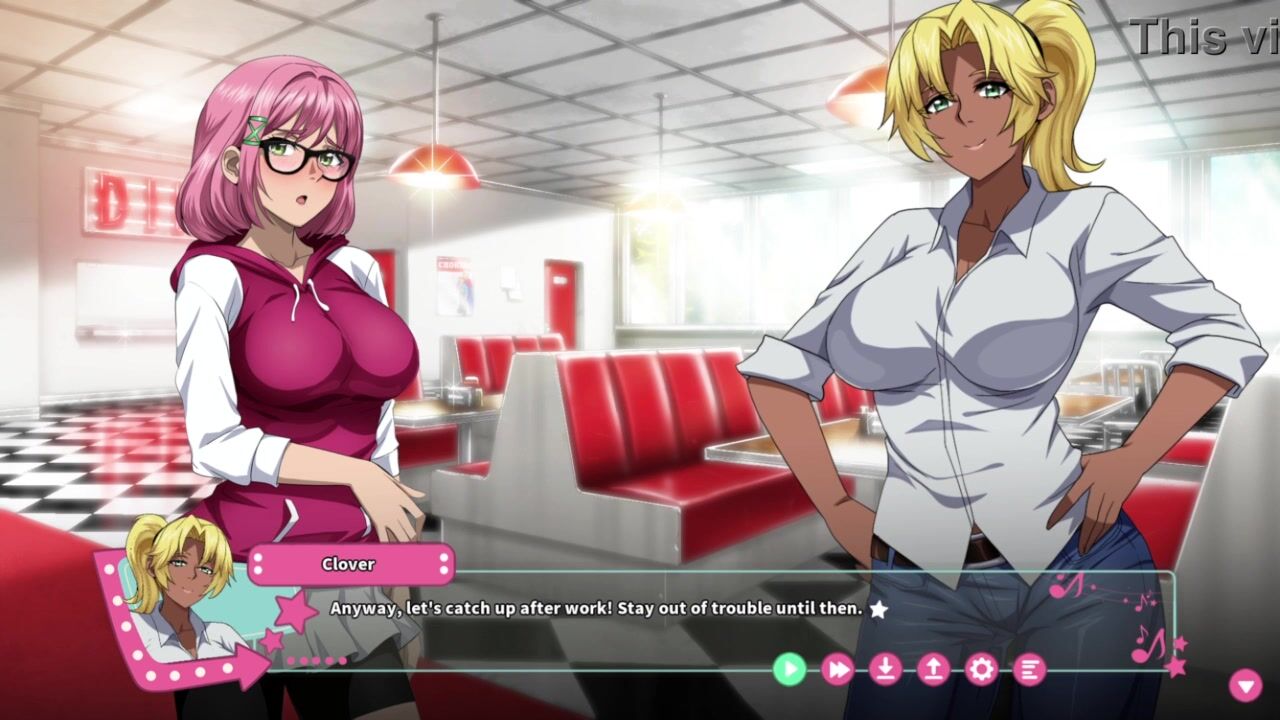
Task: Activate the fast-forward skip button
Action: 837,668
